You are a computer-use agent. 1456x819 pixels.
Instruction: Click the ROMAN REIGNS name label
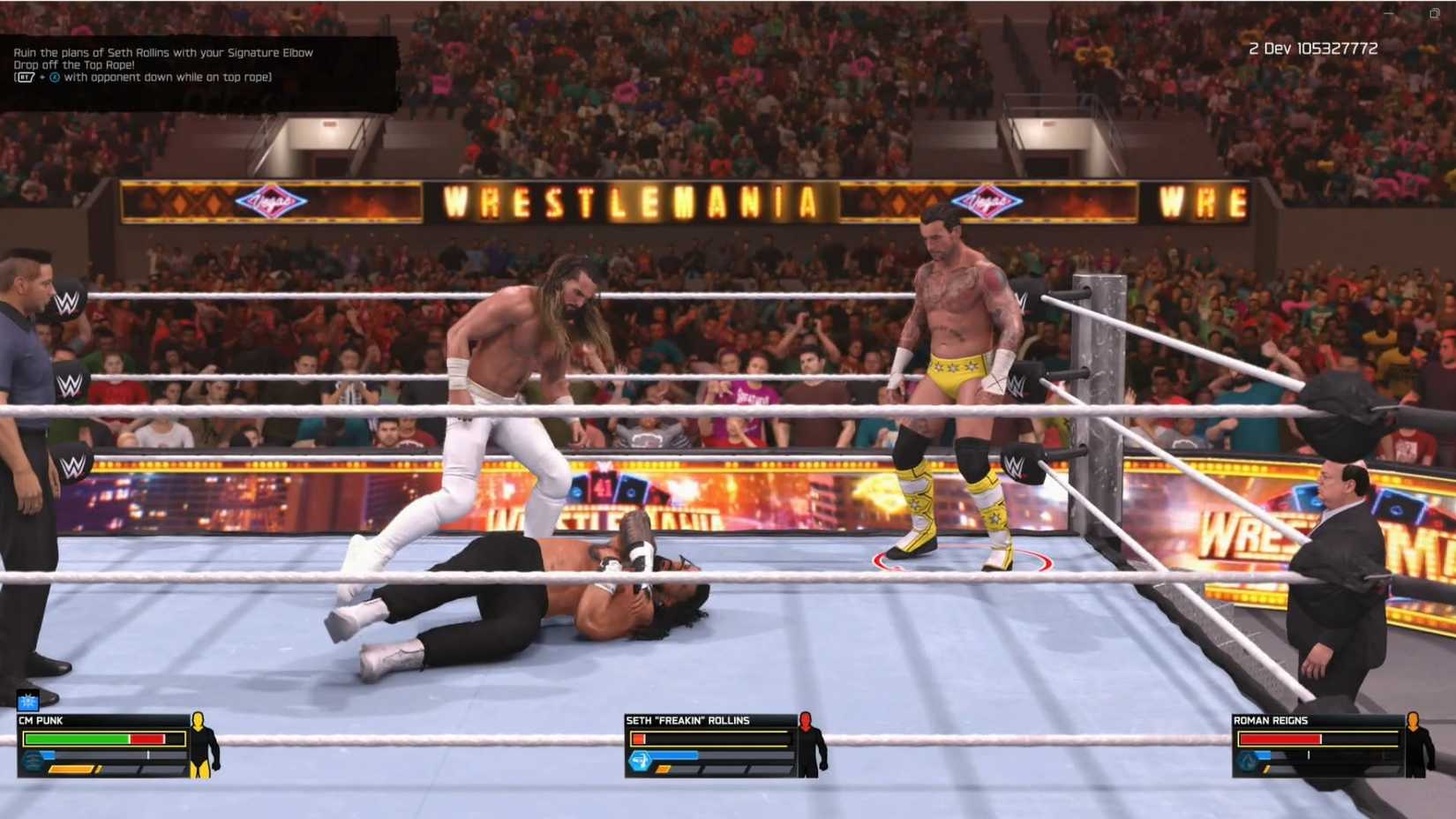coord(1270,721)
